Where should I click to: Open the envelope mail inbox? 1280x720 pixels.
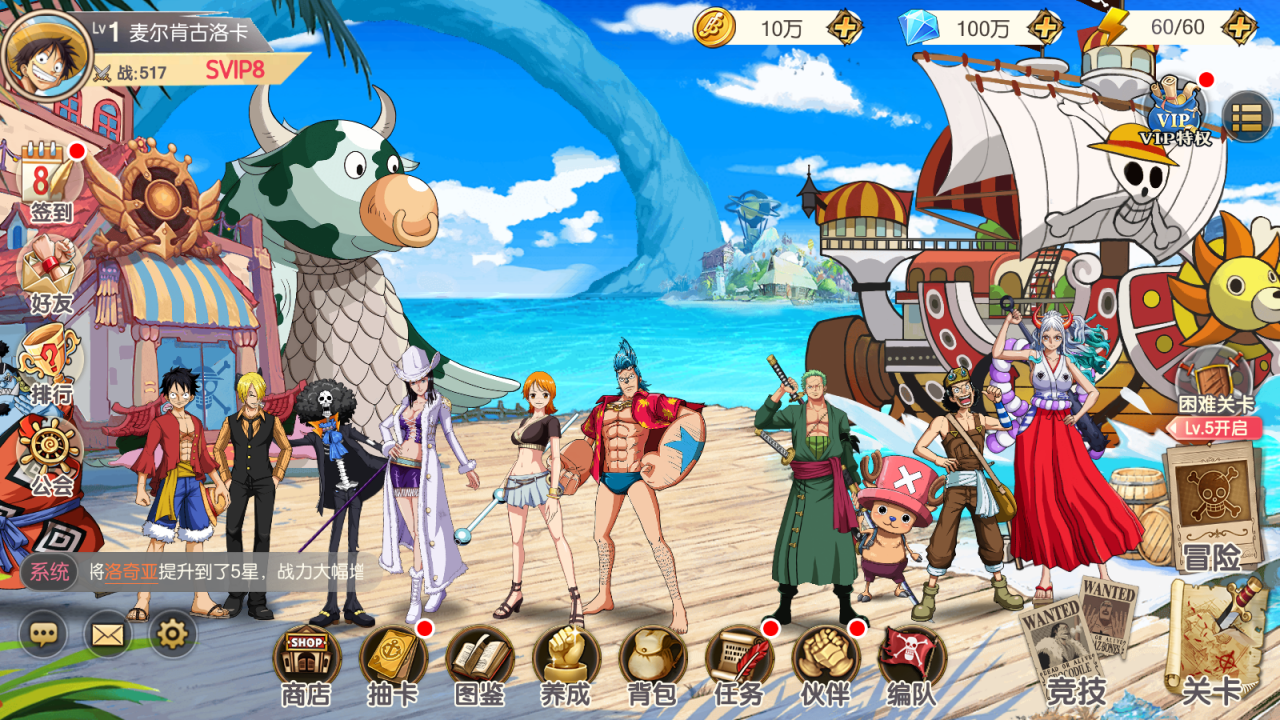tap(107, 633)
